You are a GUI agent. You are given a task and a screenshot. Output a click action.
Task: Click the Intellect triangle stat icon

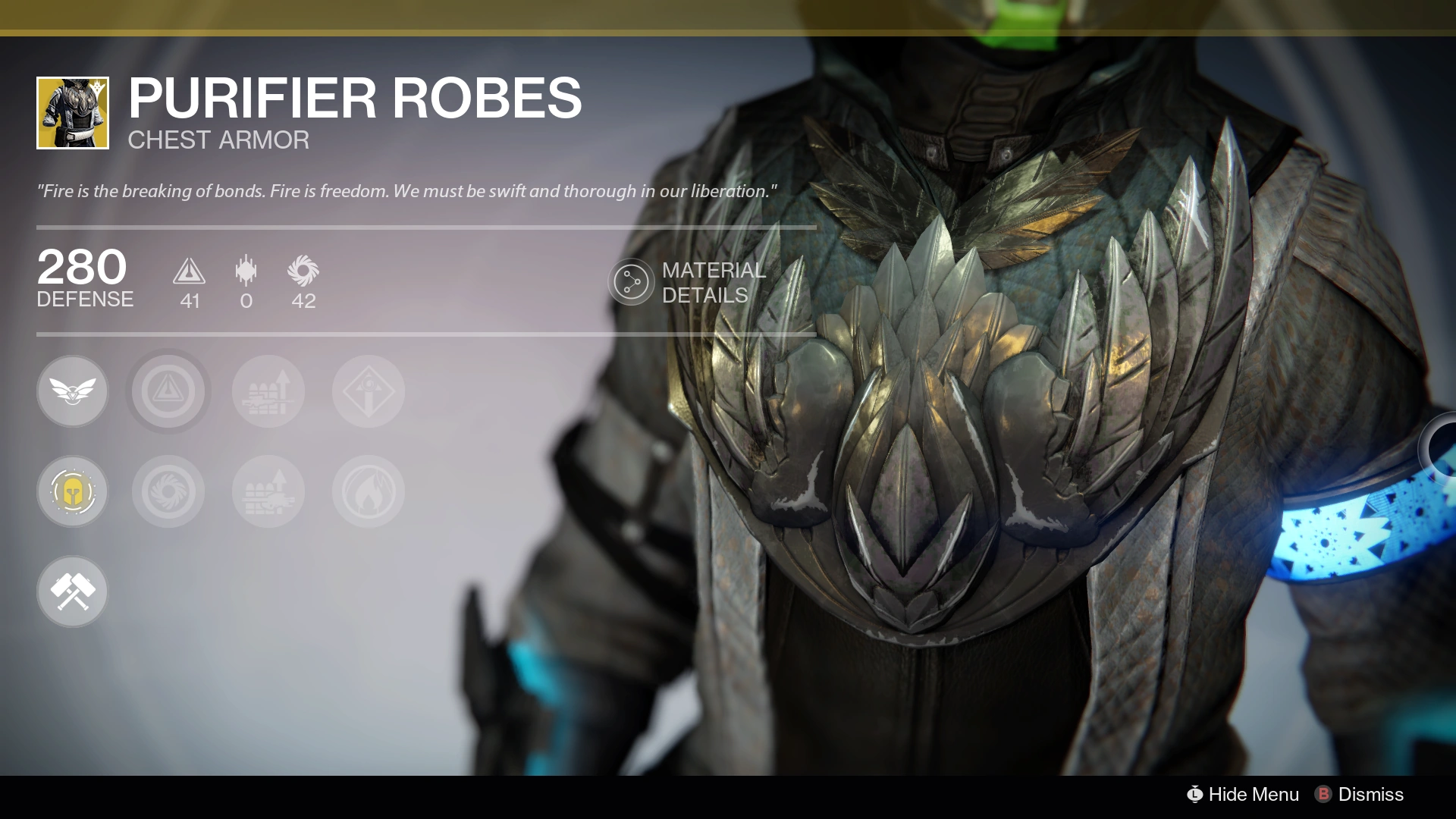click(190, 275)
